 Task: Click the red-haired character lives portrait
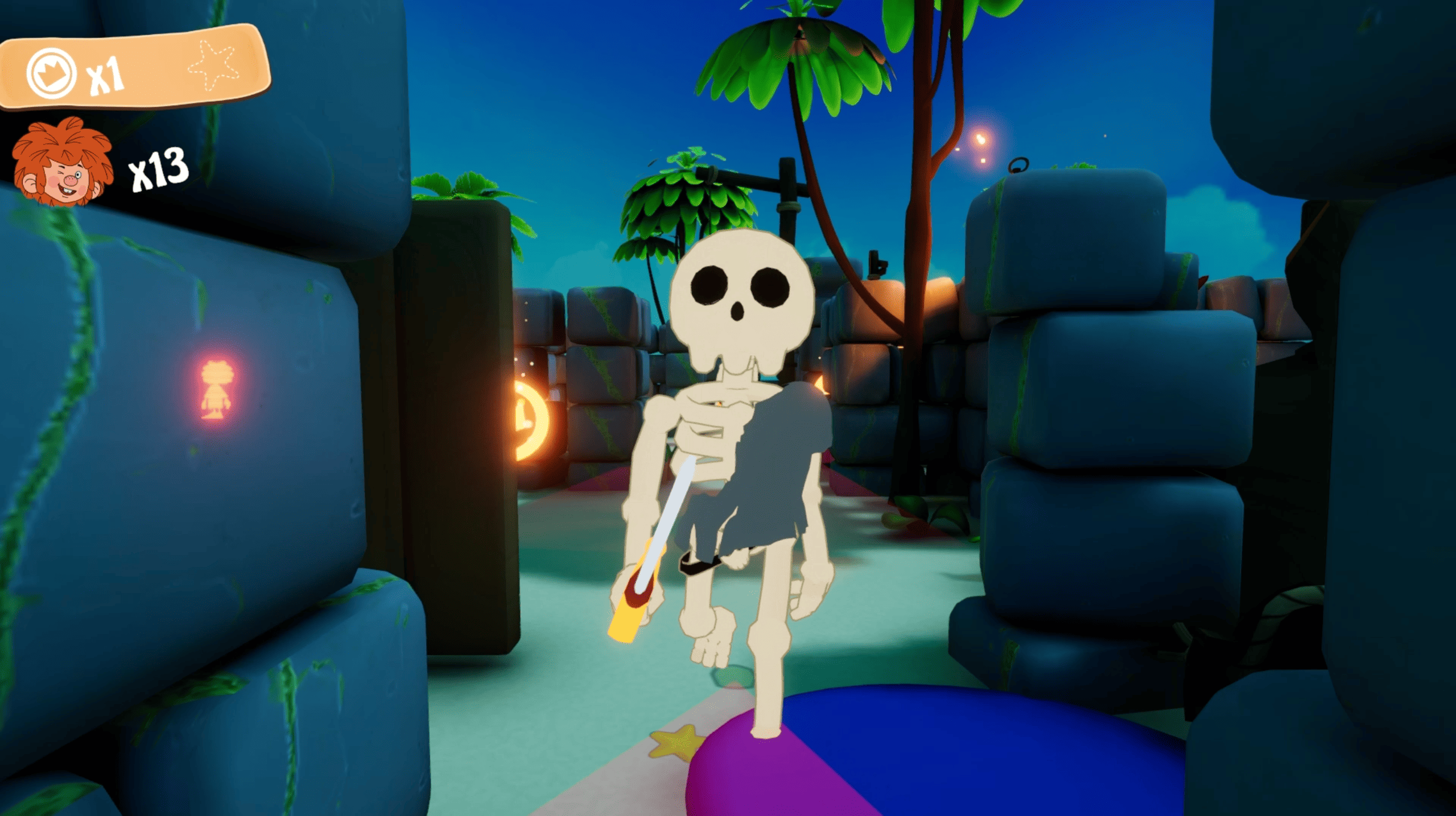click(x=61, y=161)
